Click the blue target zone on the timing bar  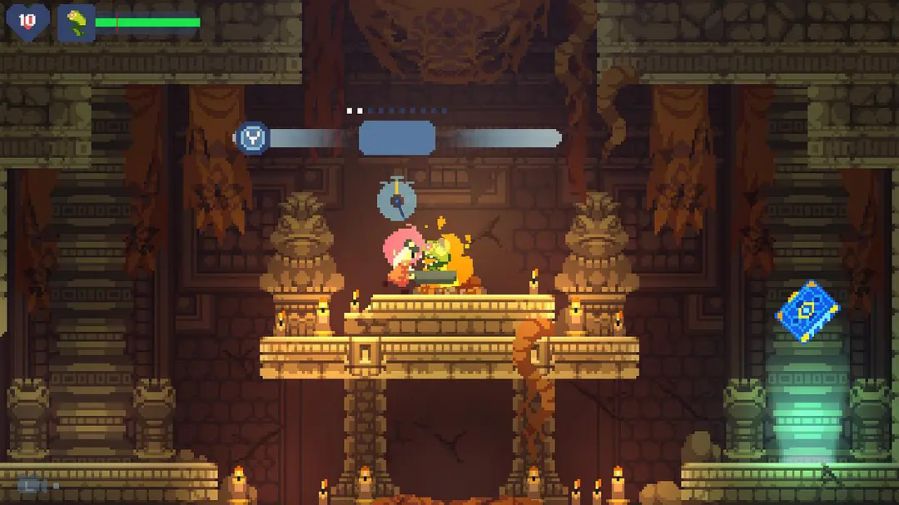[397, 137]
